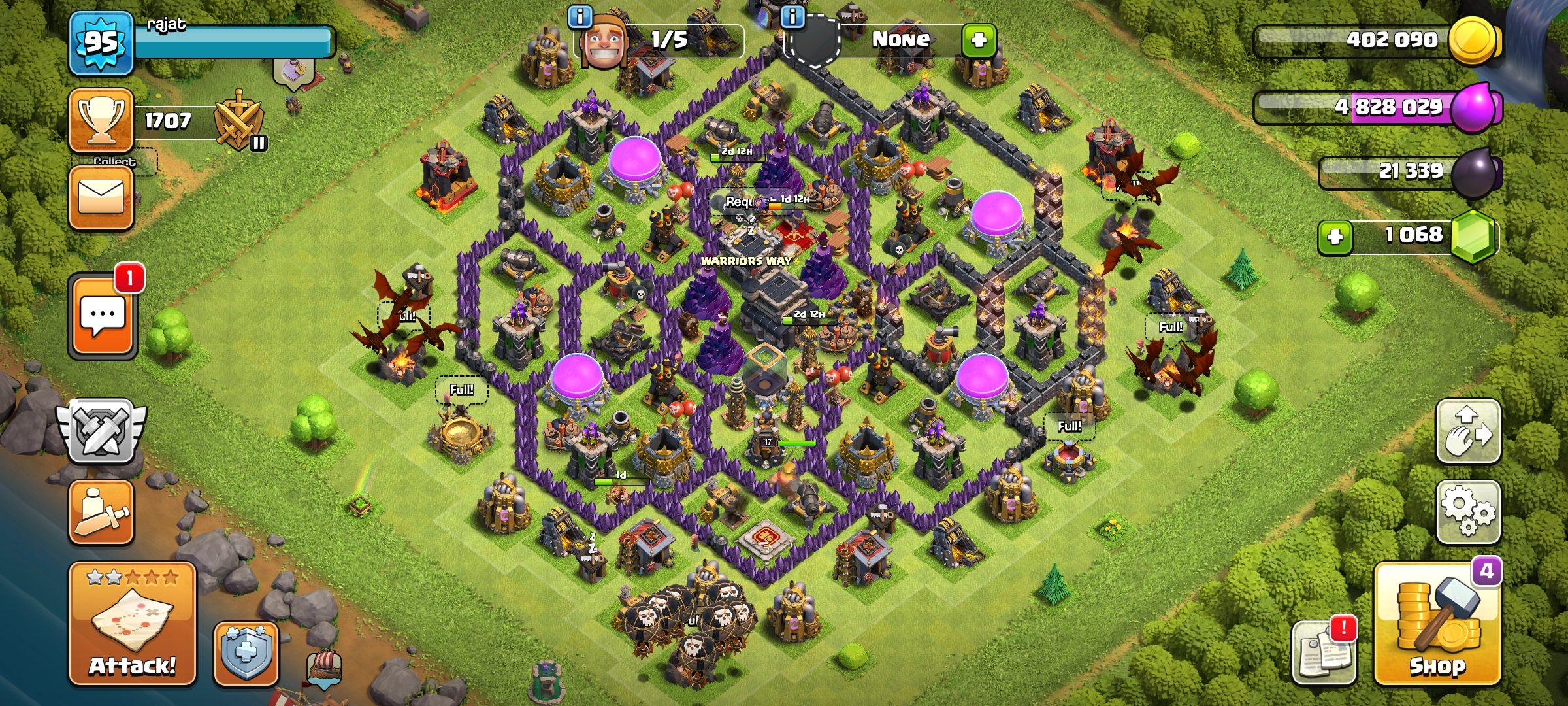Open player profile level 95 badge

pyautogui.click(x=101, y=43)
